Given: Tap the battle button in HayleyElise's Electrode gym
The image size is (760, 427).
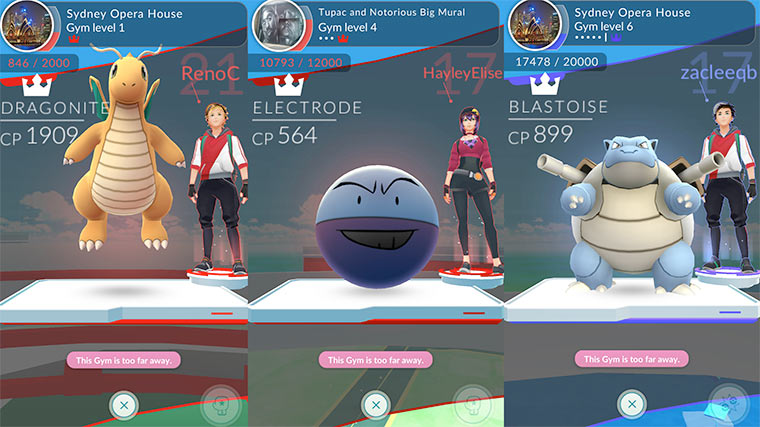Looking at the screenshot, I should click(474, 404).
